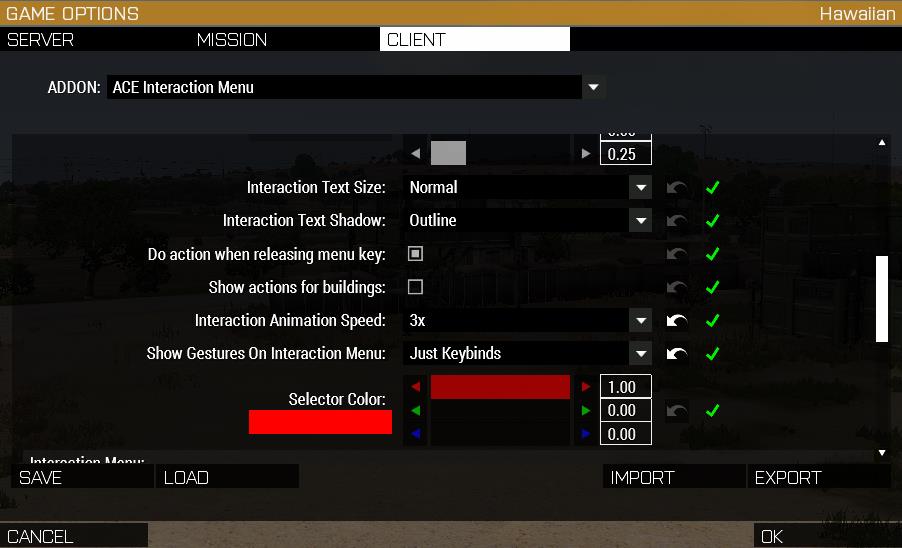Click the red Selector Color slider
This screenshot has height=548, width=902.
point(500,387)
